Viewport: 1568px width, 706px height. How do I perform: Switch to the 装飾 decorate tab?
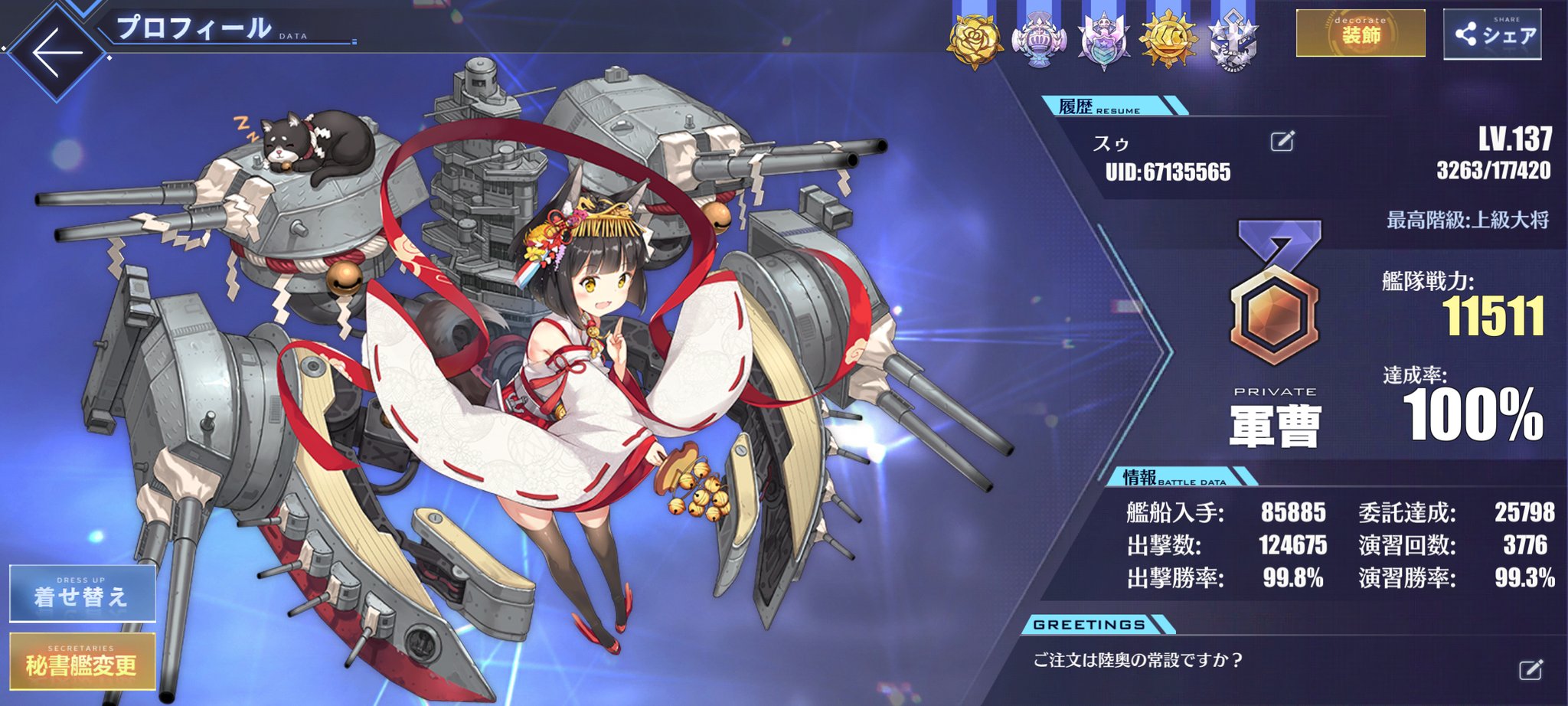pos(1361,32)
